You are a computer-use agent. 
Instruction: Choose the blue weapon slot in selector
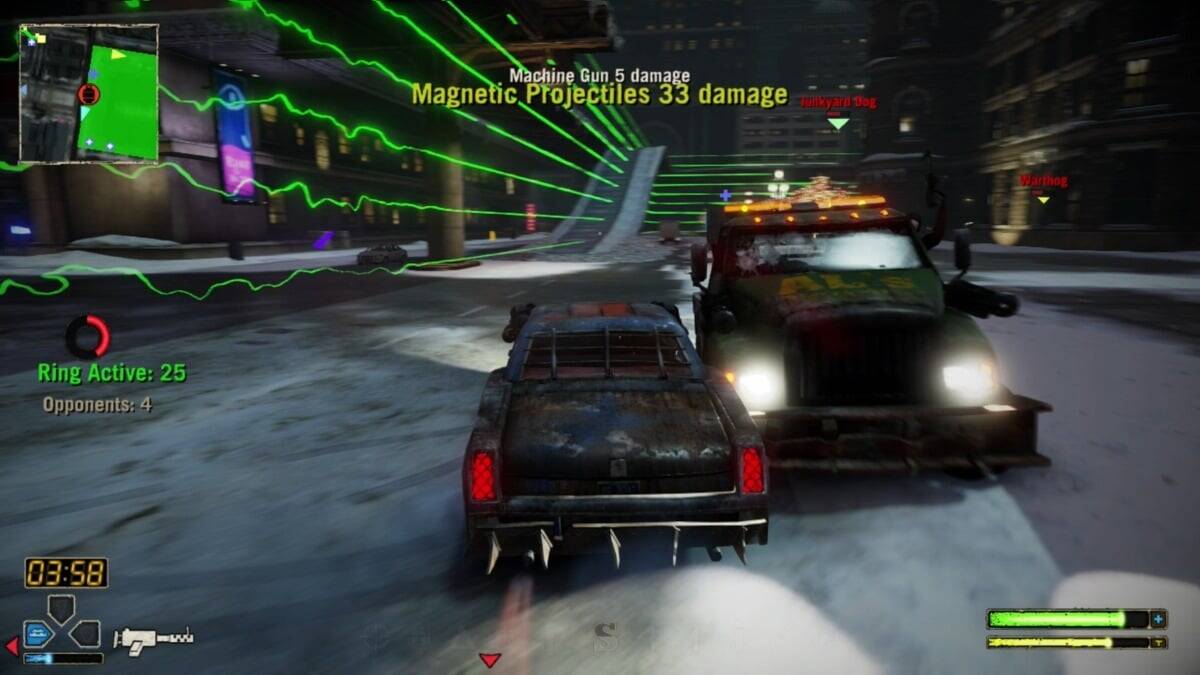point(38,633)
